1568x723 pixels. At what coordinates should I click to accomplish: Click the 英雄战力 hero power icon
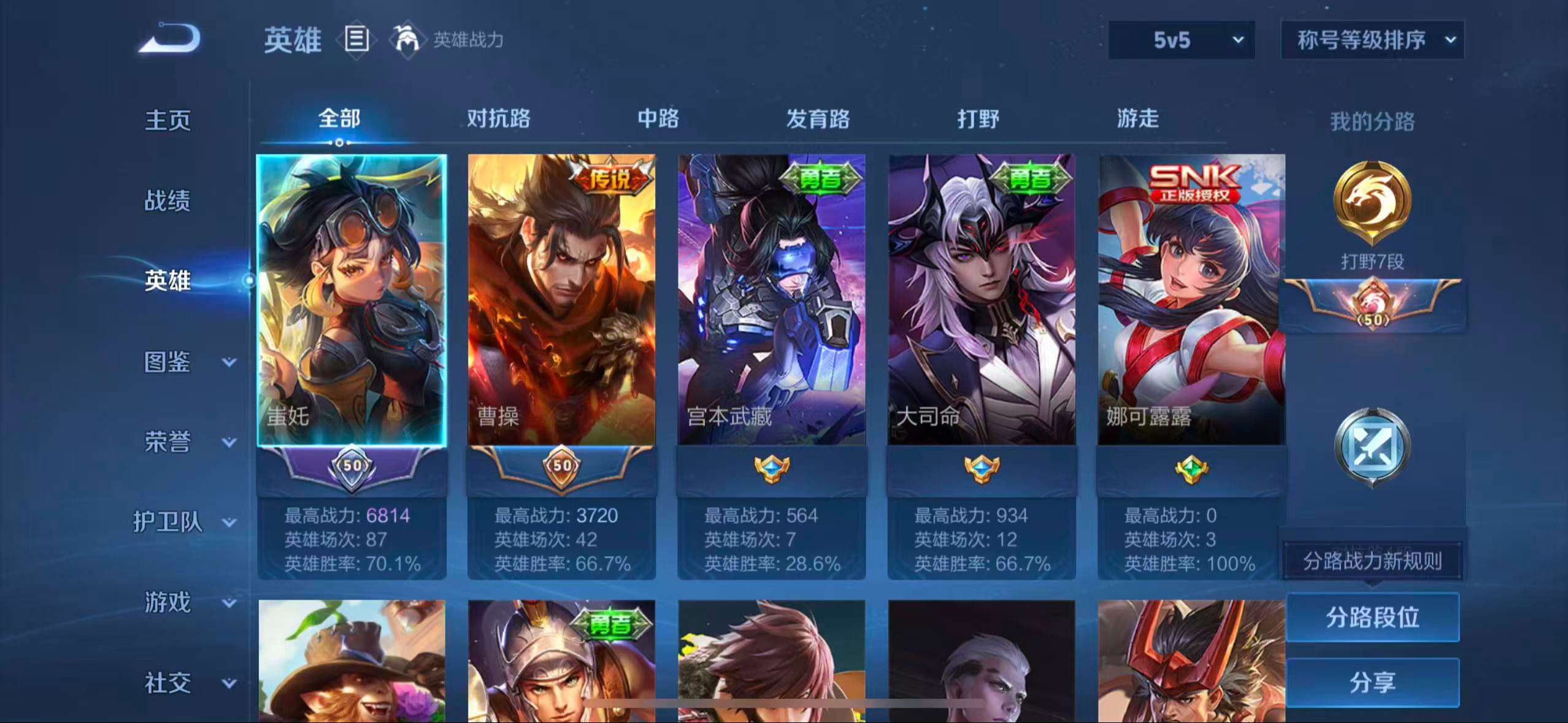(x=407, y=40)
